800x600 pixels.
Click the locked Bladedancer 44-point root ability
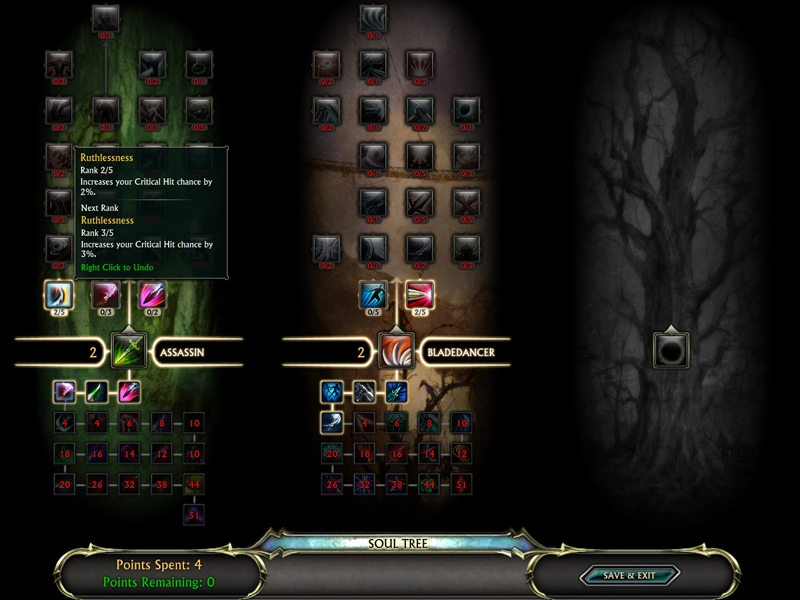coord(429,485)
